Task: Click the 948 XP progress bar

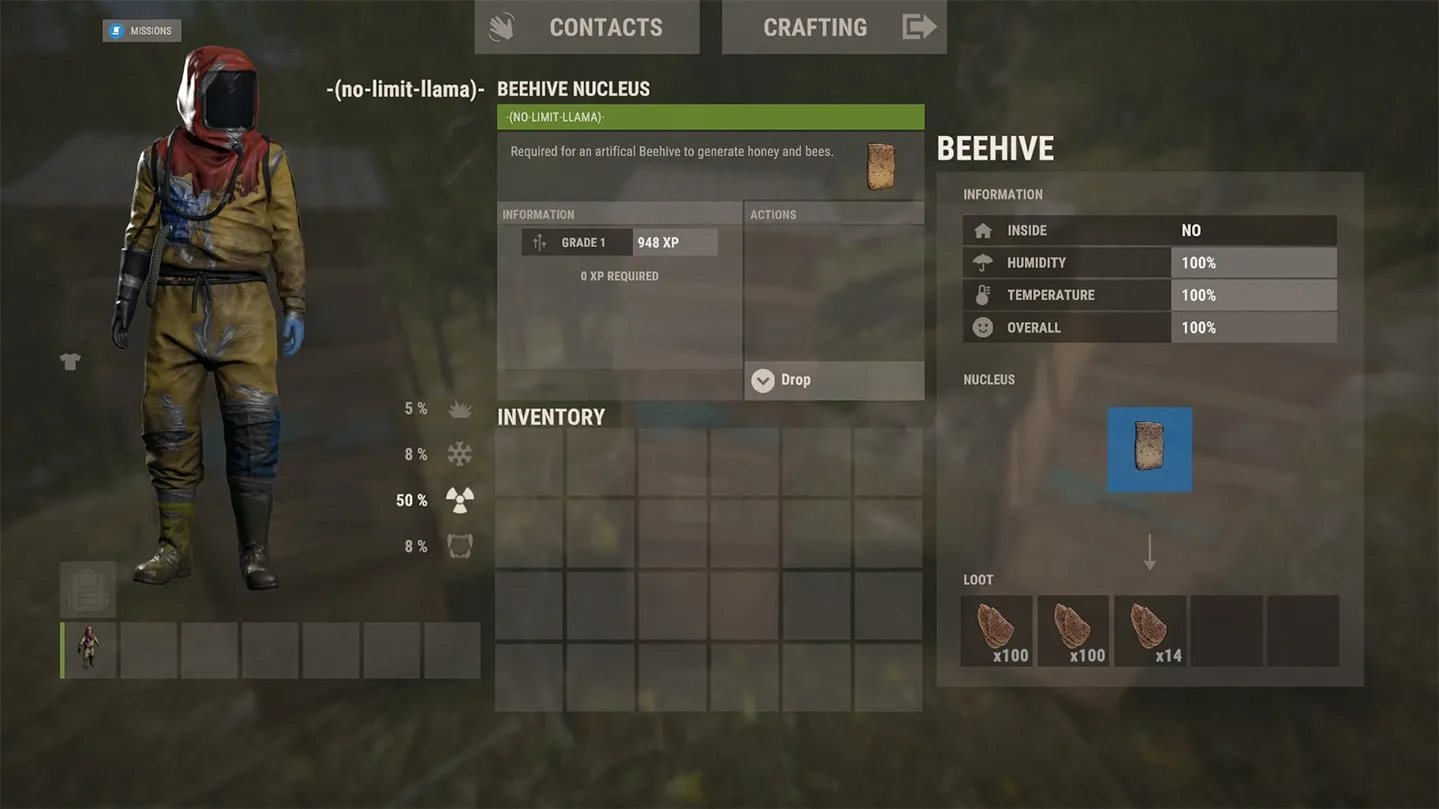Action: 675,241
